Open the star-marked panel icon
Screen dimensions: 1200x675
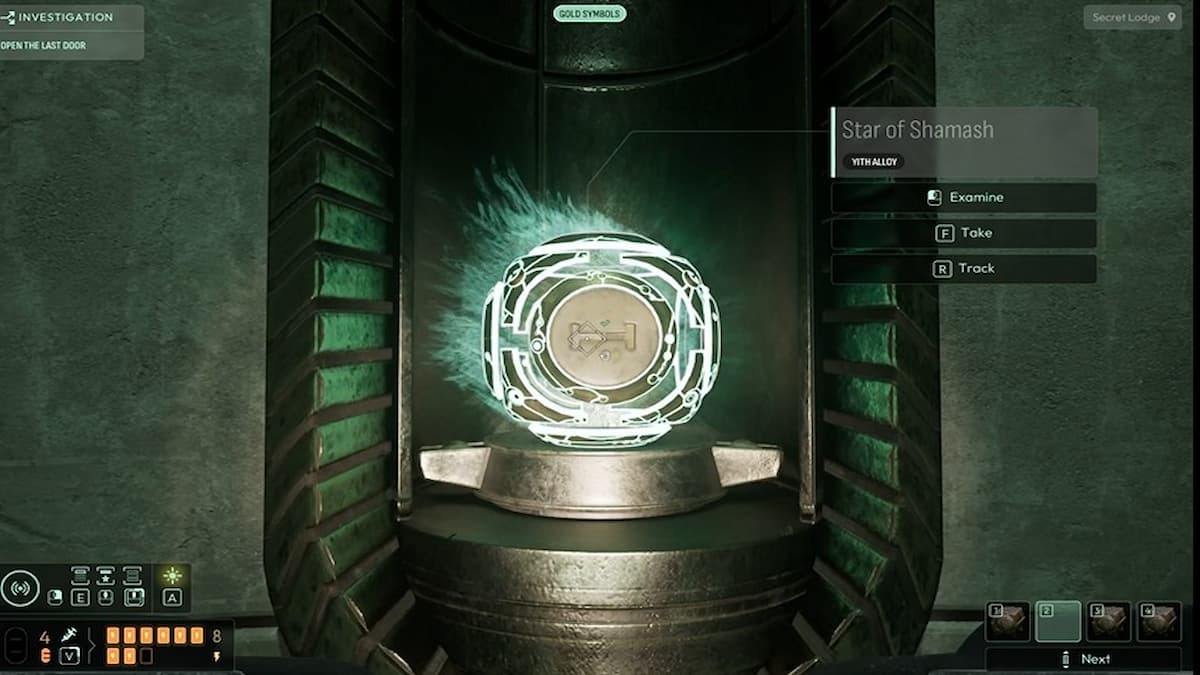click(x=106, y=575)
